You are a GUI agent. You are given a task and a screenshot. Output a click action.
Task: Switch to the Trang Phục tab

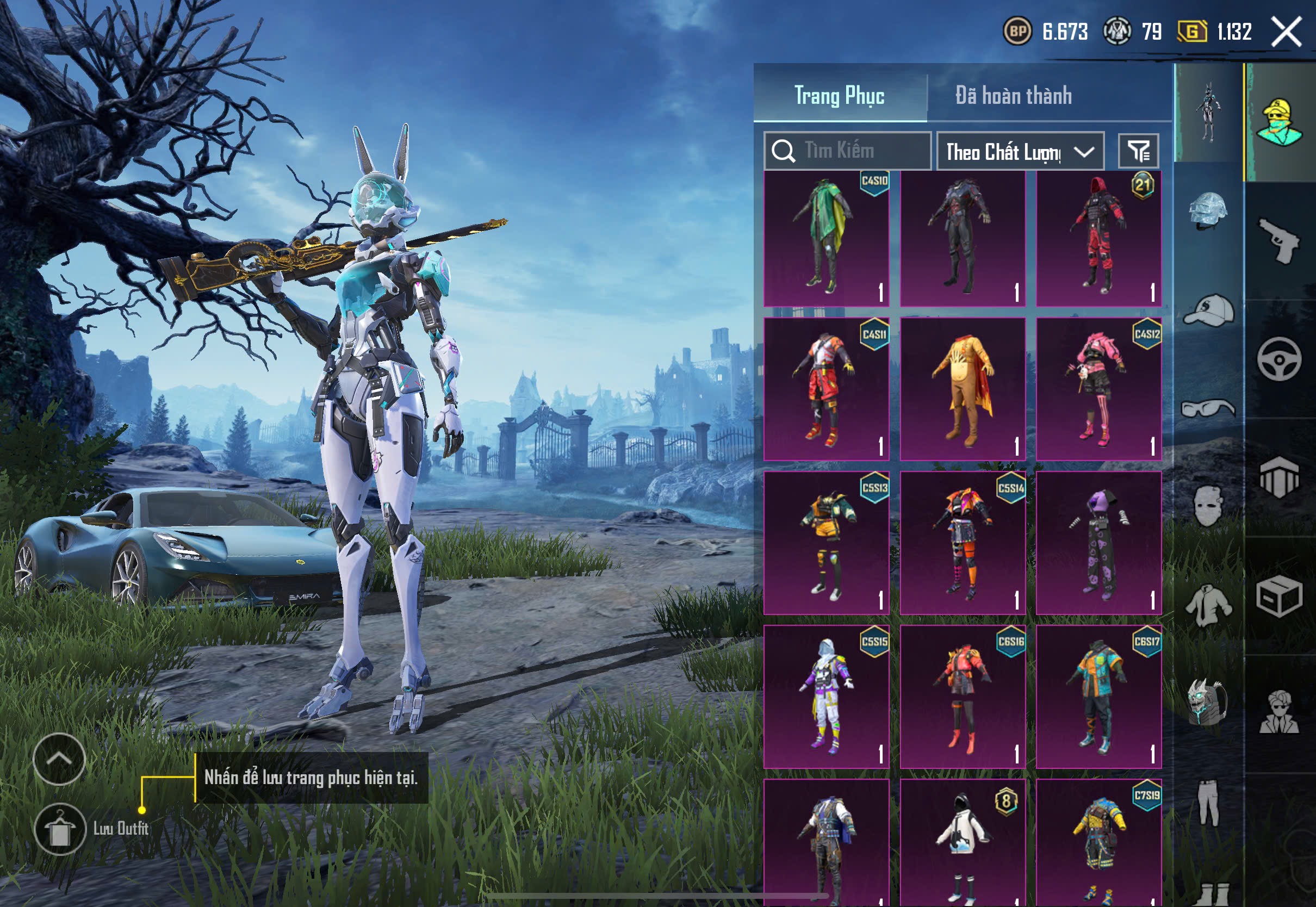[839, 96]
